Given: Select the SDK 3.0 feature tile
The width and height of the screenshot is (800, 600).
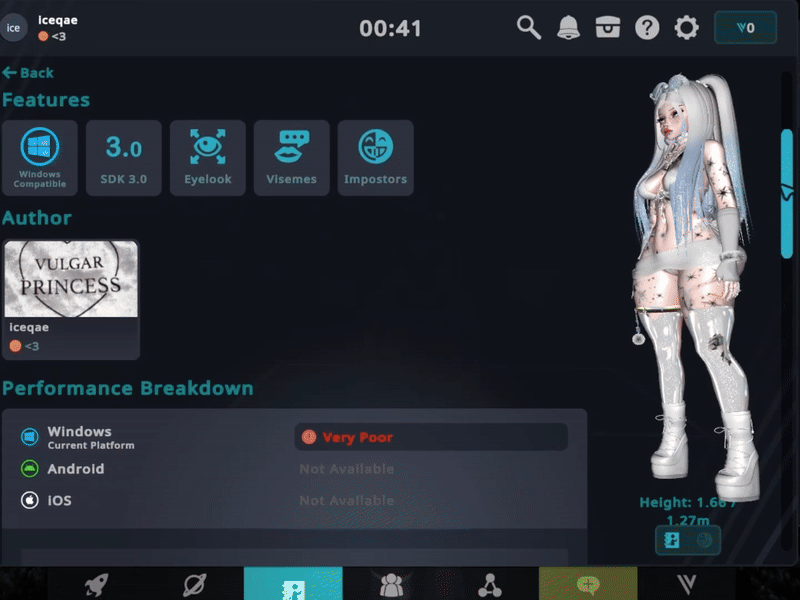Looking at the screenshot, I should tap(124, 157).
